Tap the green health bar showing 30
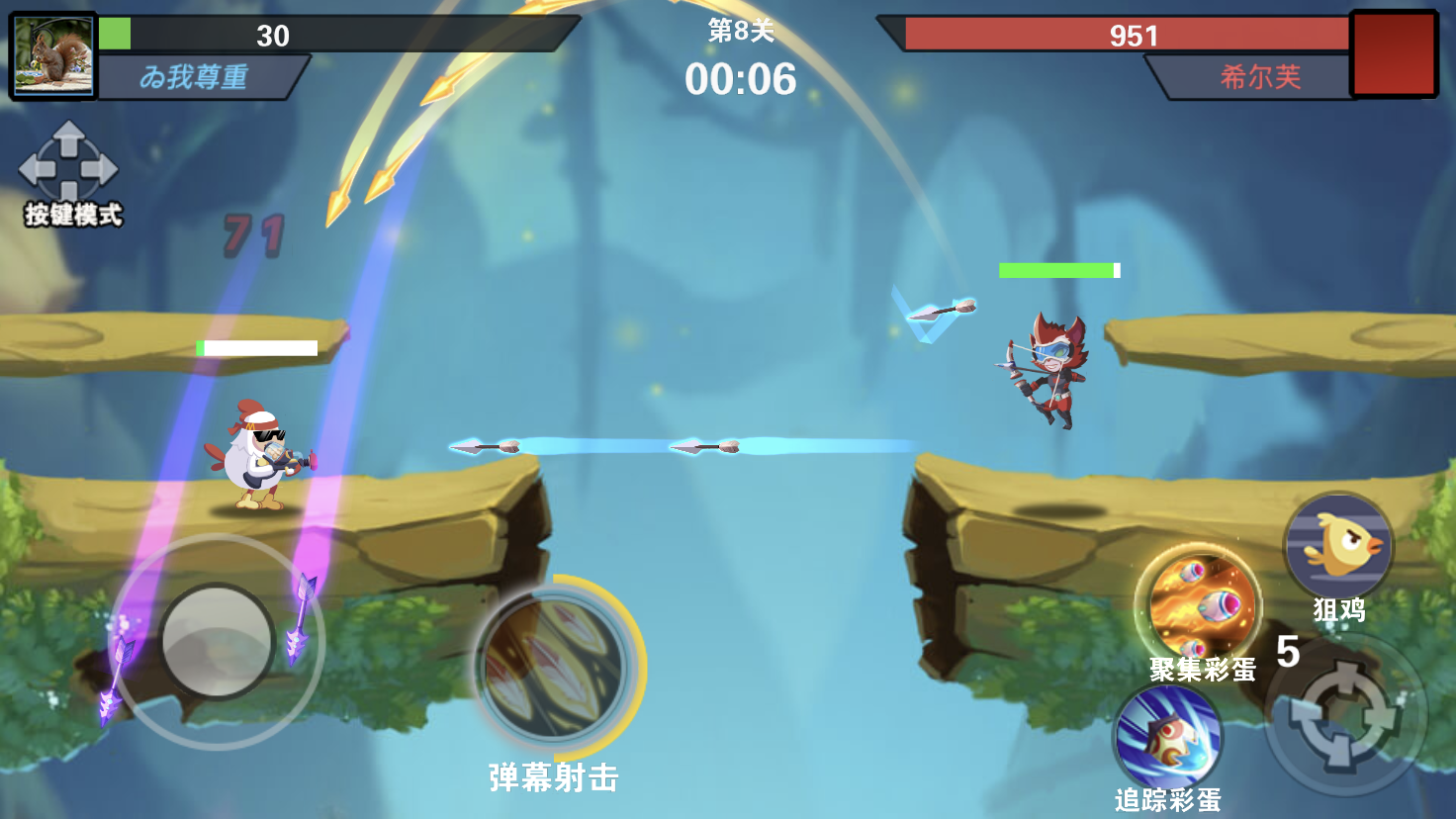Viewport: 1456px width, 819px height. pos(273,37)
